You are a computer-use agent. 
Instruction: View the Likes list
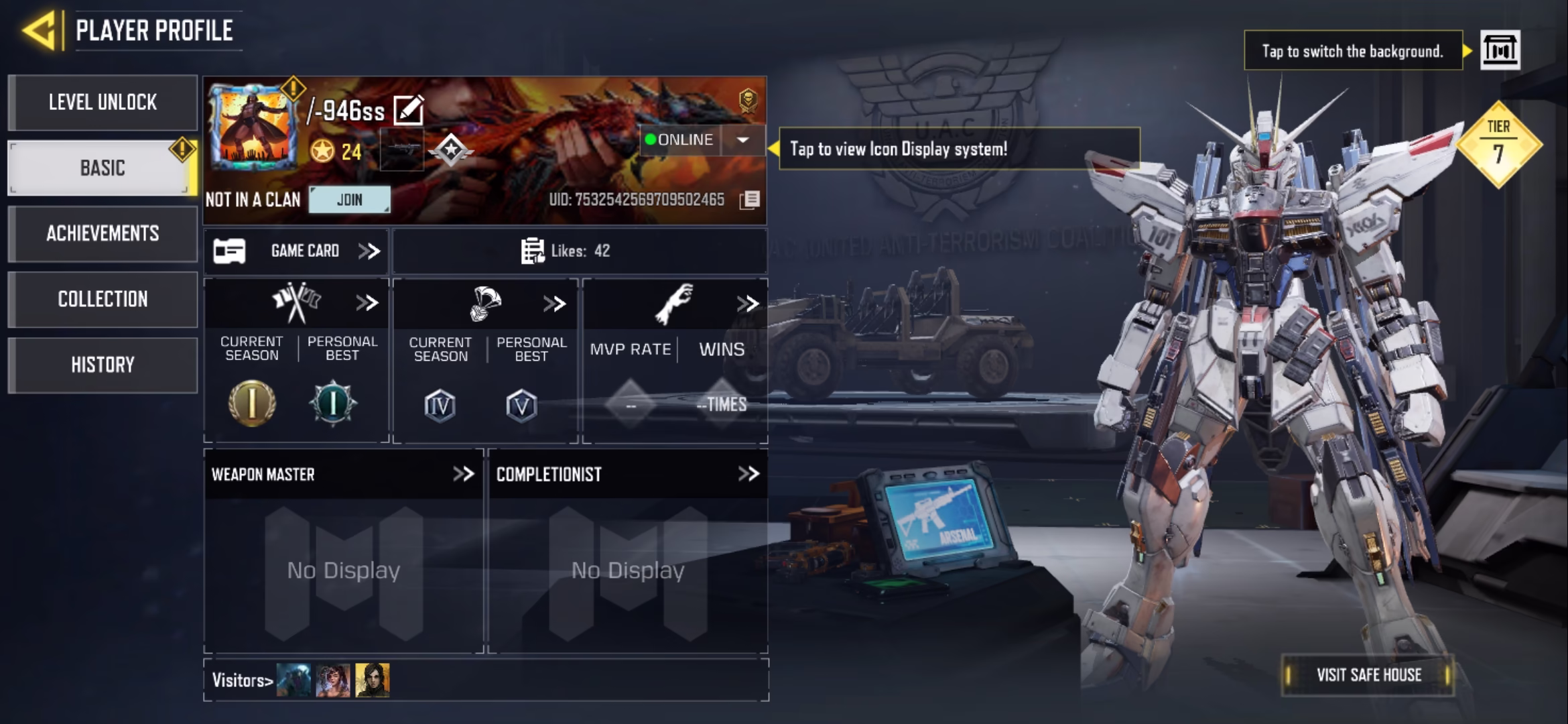566,251
